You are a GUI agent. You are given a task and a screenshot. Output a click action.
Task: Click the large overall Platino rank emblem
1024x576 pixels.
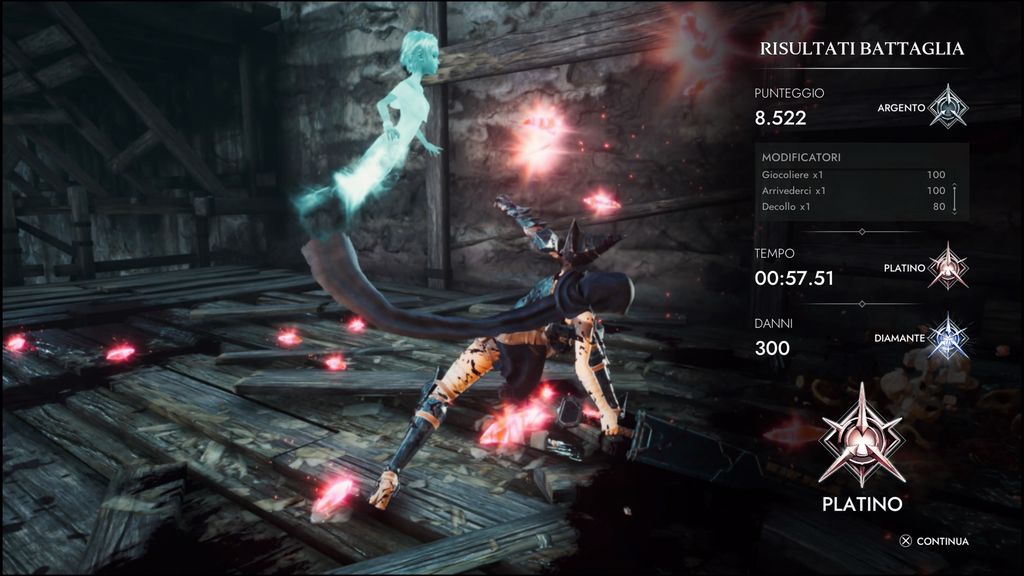pos(861,434)
